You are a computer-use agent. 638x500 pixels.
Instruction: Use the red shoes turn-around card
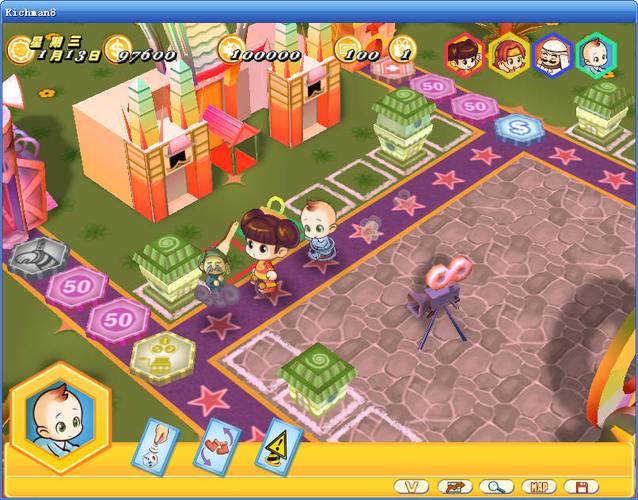(x=217, y=444)
